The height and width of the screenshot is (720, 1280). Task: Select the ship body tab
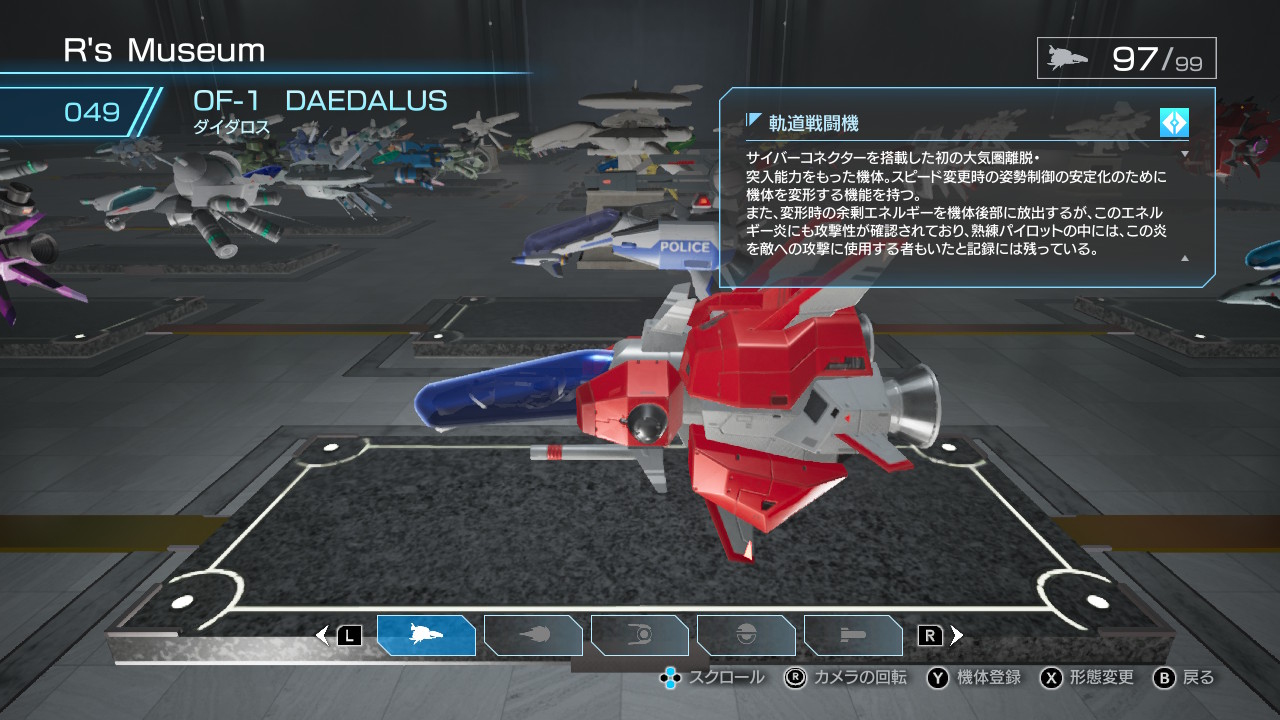point(426,635)
